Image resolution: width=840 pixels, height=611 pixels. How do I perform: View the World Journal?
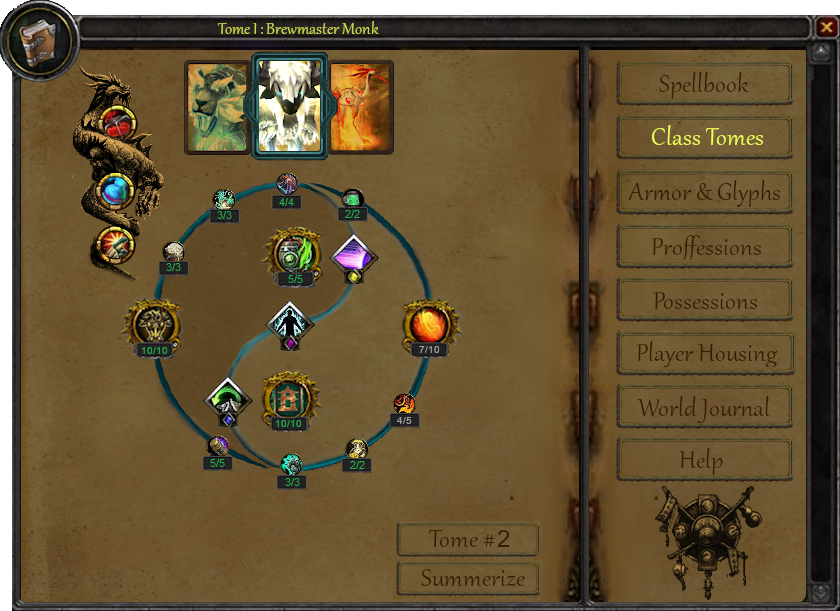click(703, 408)
